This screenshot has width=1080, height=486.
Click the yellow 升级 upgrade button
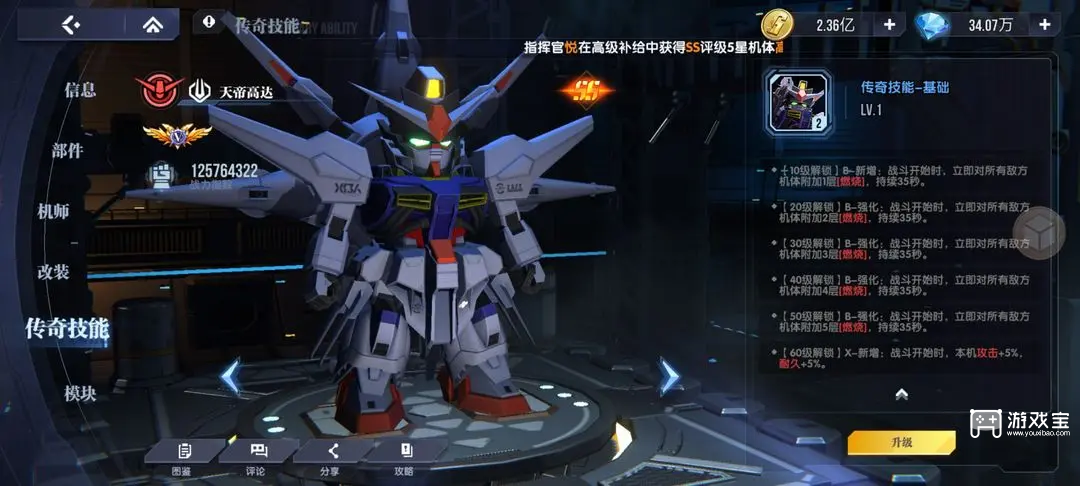(x=901, y=442)
